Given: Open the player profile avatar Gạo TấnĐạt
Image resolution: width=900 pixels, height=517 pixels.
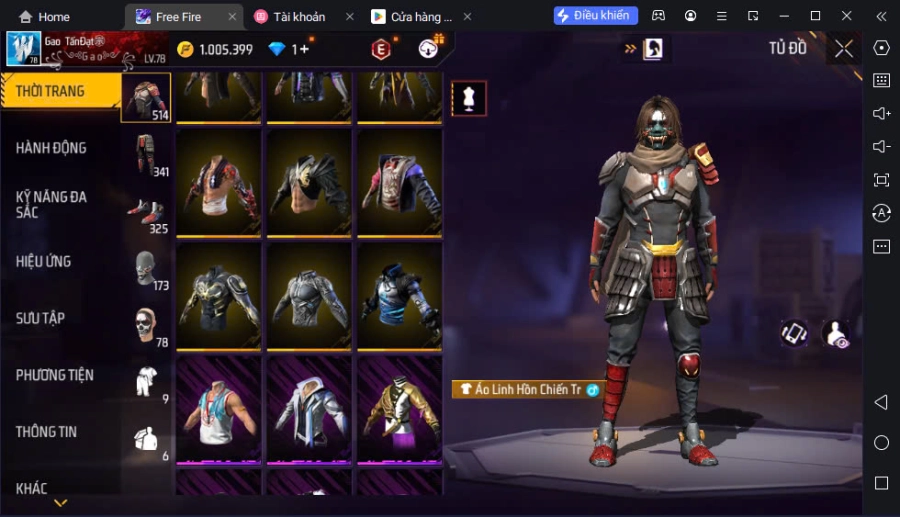Looking at the screenshot, I should (x=23, y=49).
